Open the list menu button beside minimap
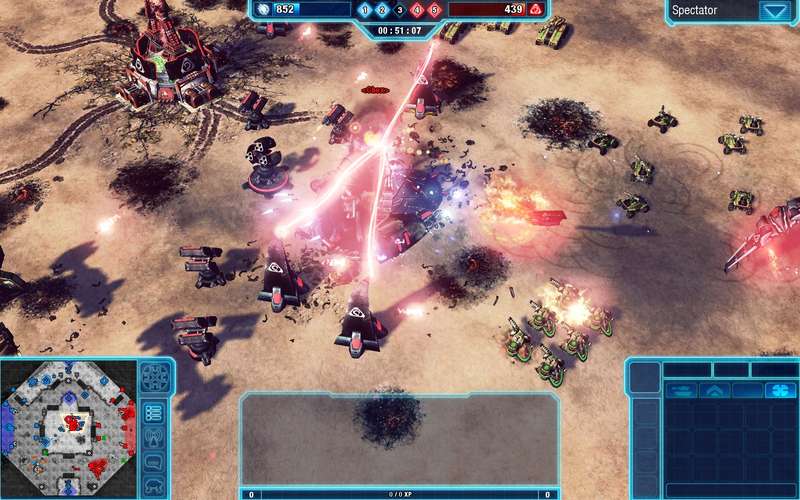 pyautogui.click(x=154, y=412)
